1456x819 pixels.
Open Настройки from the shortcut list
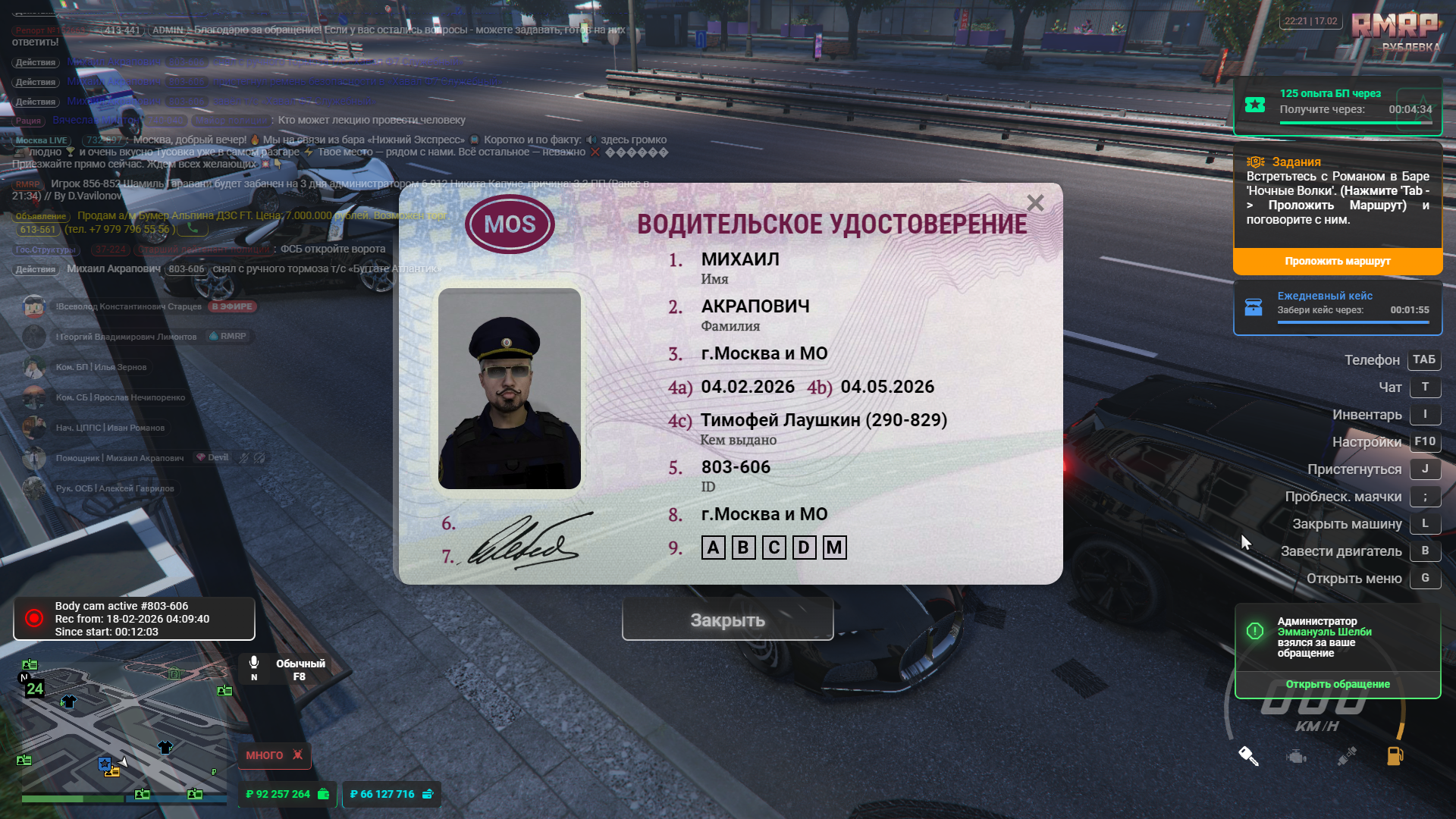[1367, 442]
